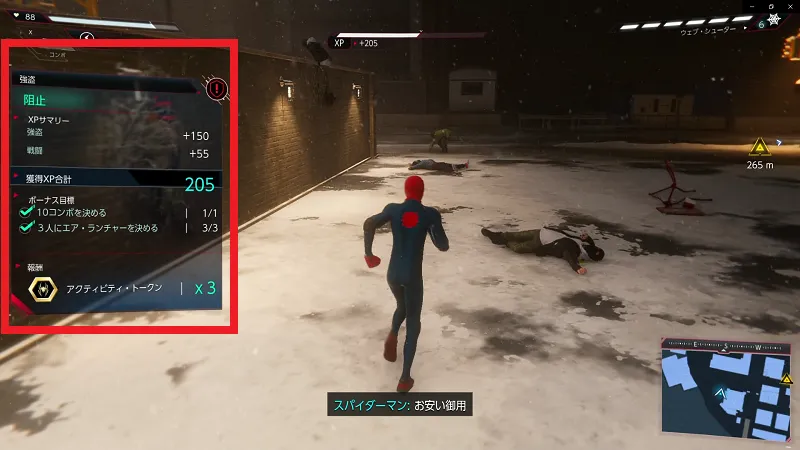Minimize the game window
This screenshot has height=450, width=800.
[x=750, y=7]
